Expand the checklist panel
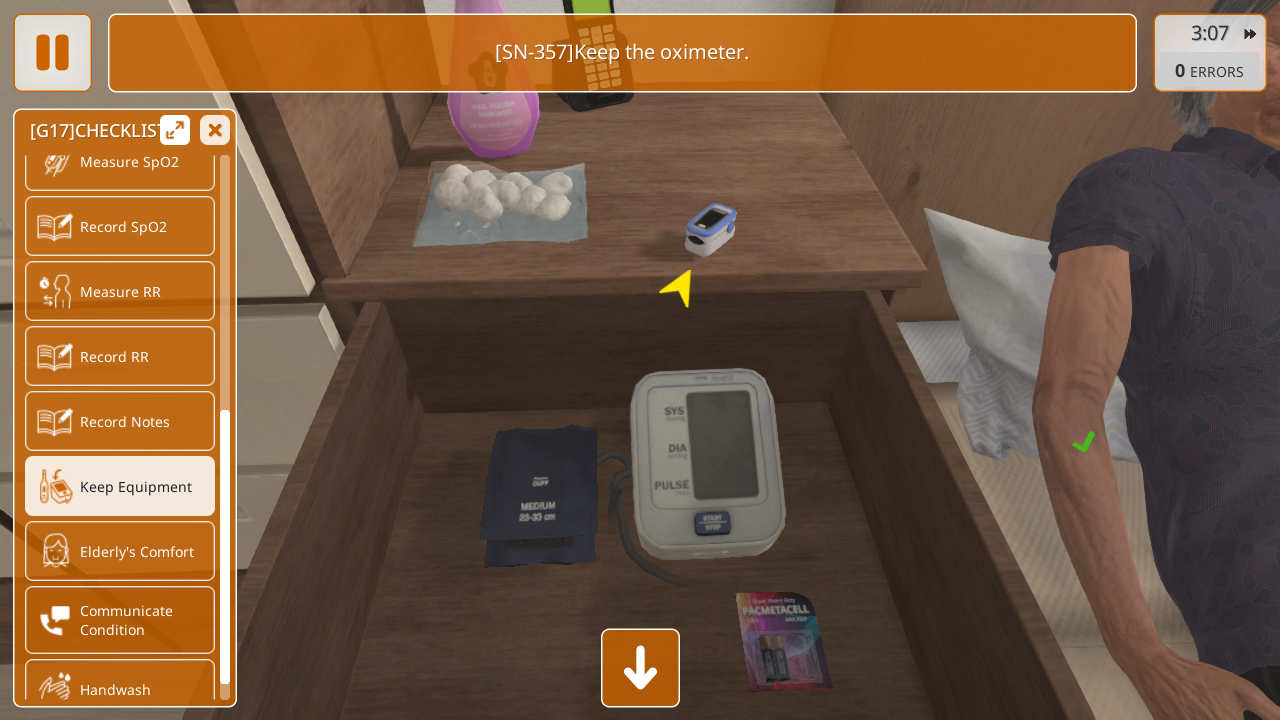 click(x=175, y=130)
